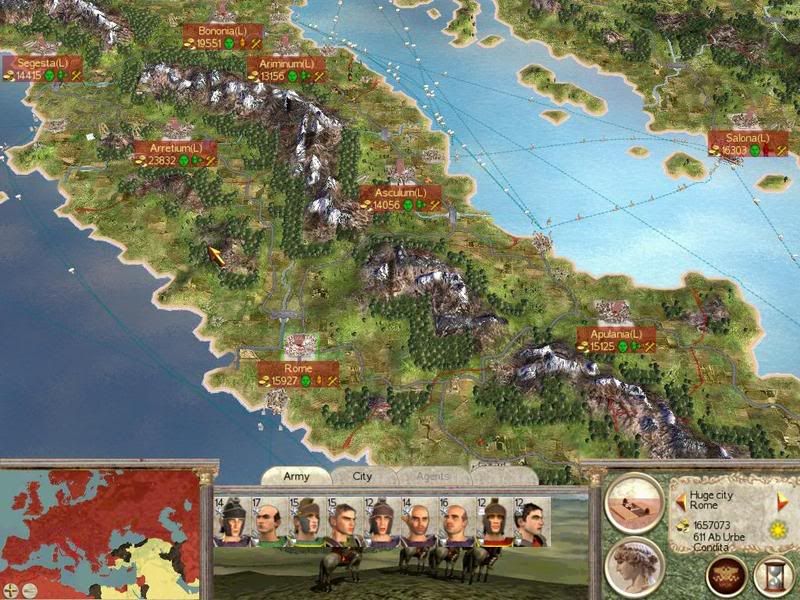This screenshot has width=800, height=600.
Task: Choose the Ariminum(L) settlement banner
Action: pos(287,69)
